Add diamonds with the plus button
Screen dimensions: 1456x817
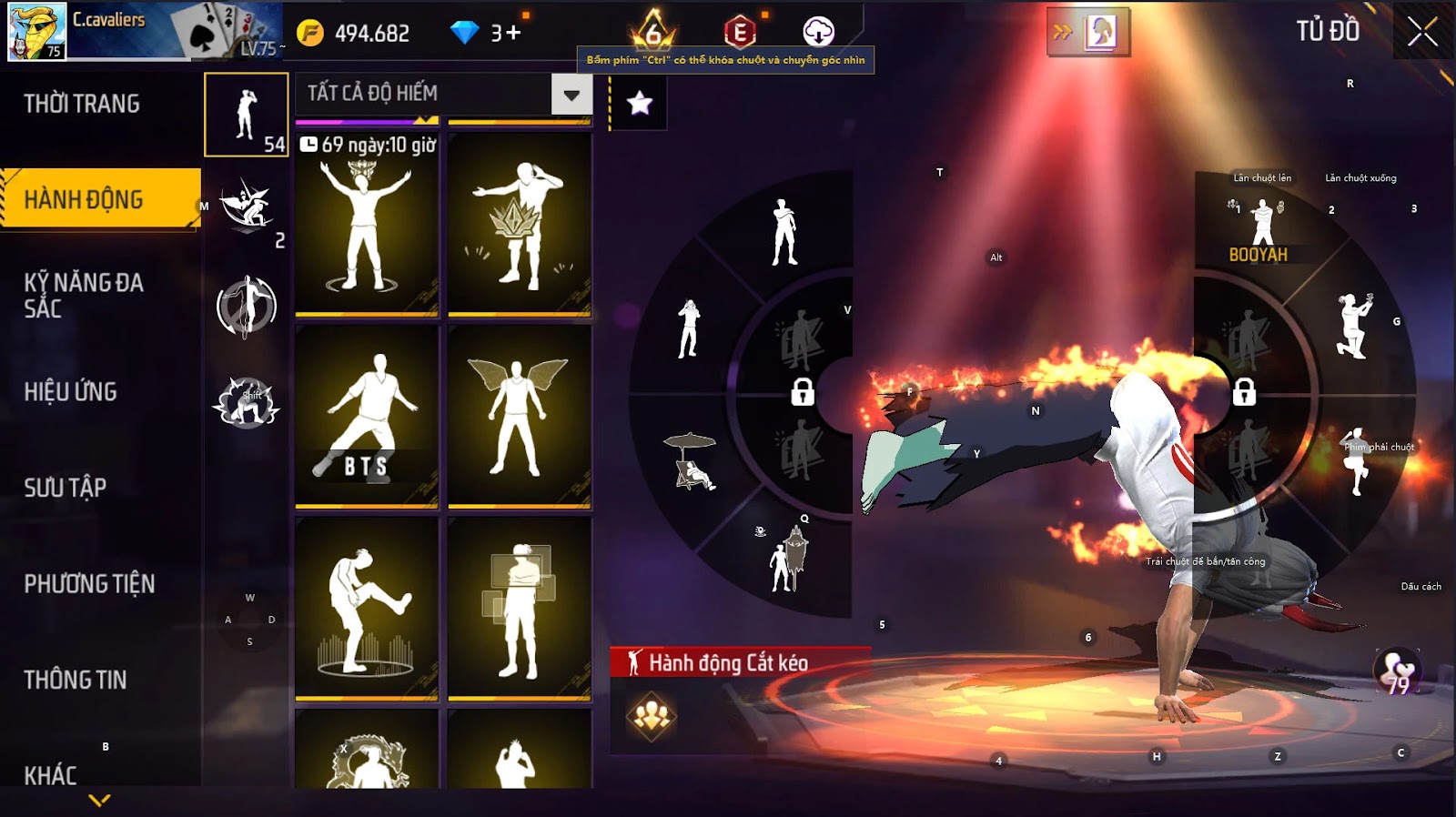pos(513,33)
